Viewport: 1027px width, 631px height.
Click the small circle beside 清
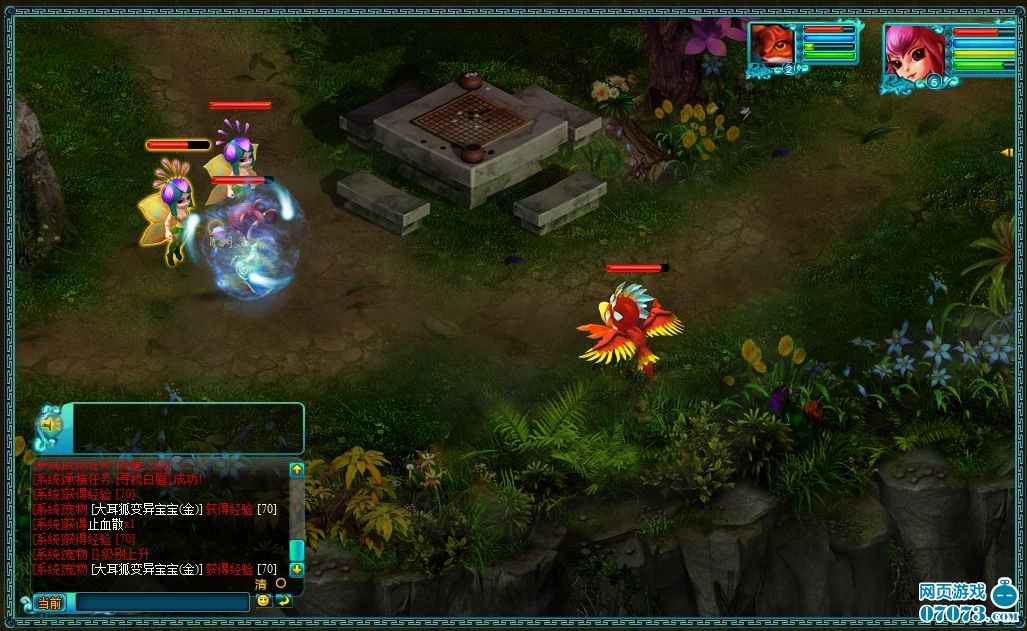point(281,583)
